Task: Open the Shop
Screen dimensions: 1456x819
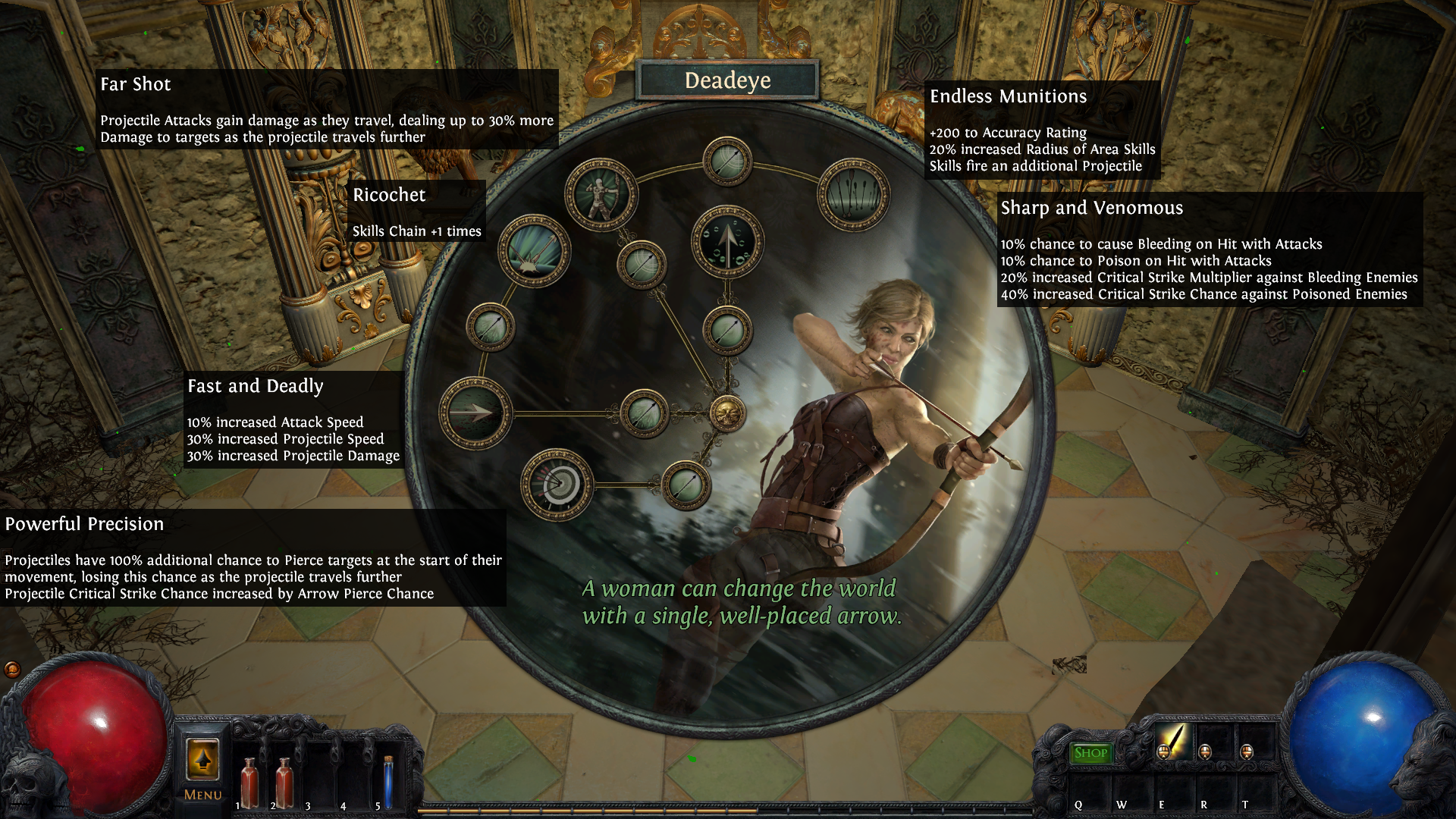Action: 1090,753
